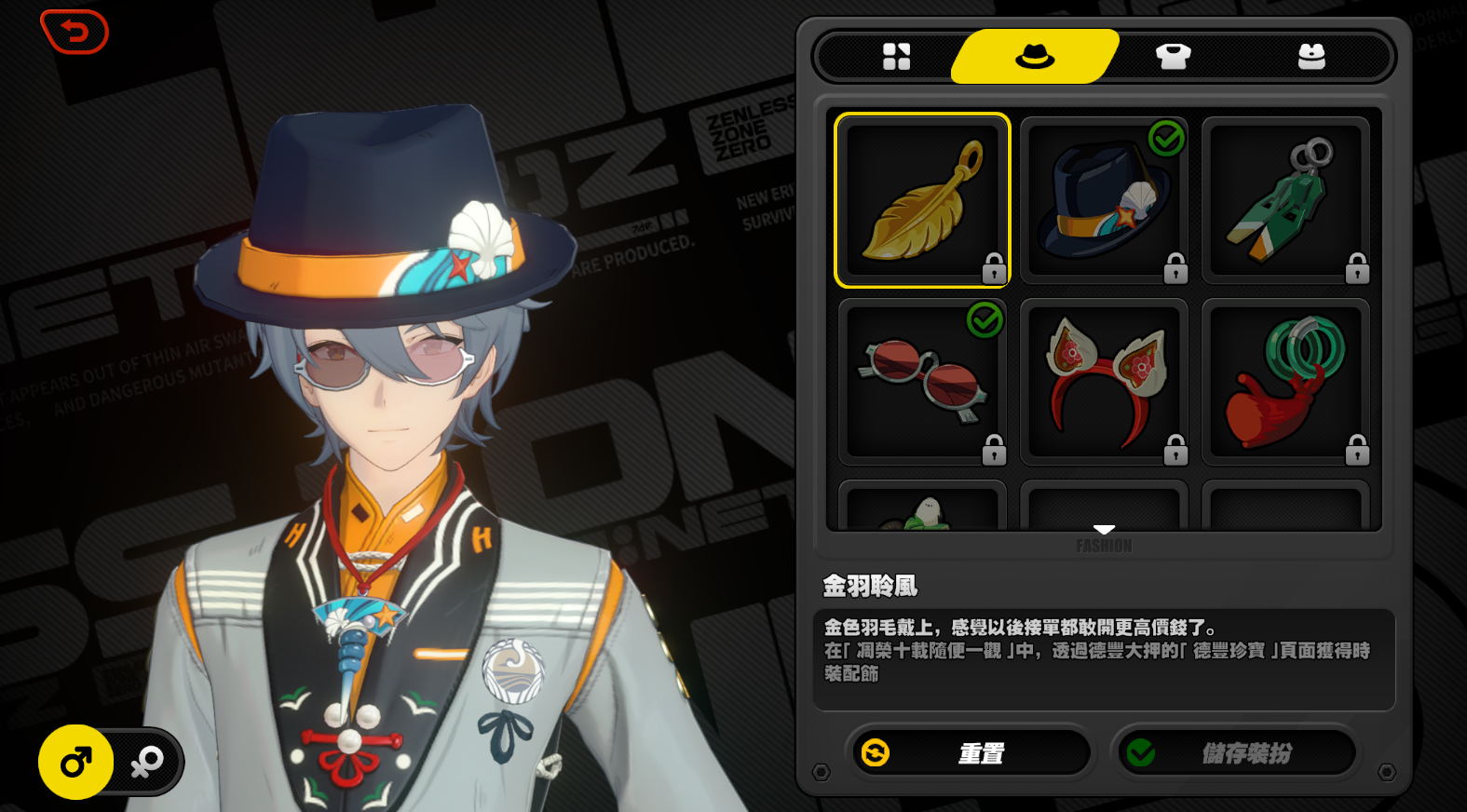Screen dimensions: 1467x812
Task: Choose the navy fedora hat item
Action: (x=1104, y=200)
